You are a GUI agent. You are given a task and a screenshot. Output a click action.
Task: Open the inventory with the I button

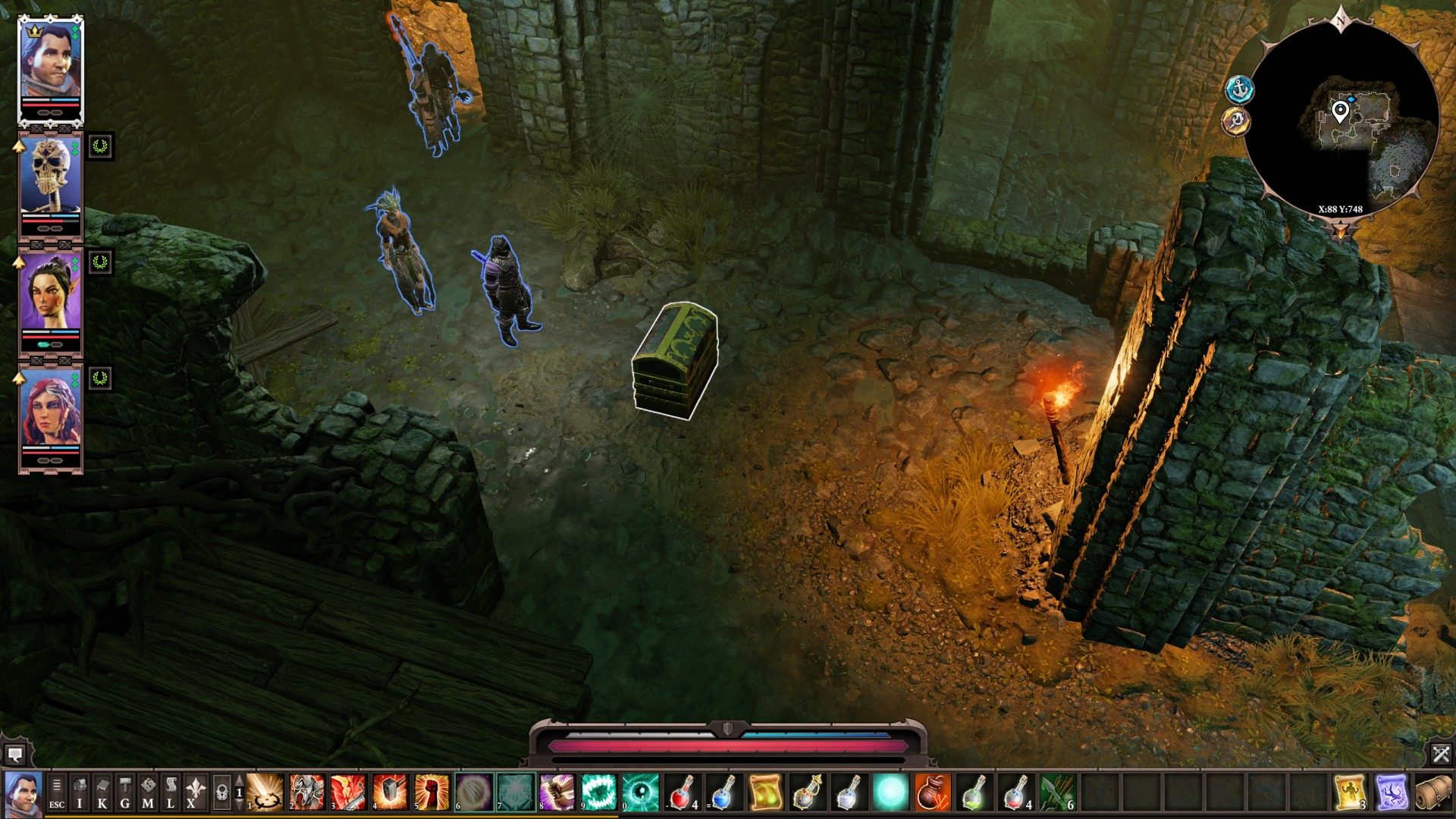80,792
